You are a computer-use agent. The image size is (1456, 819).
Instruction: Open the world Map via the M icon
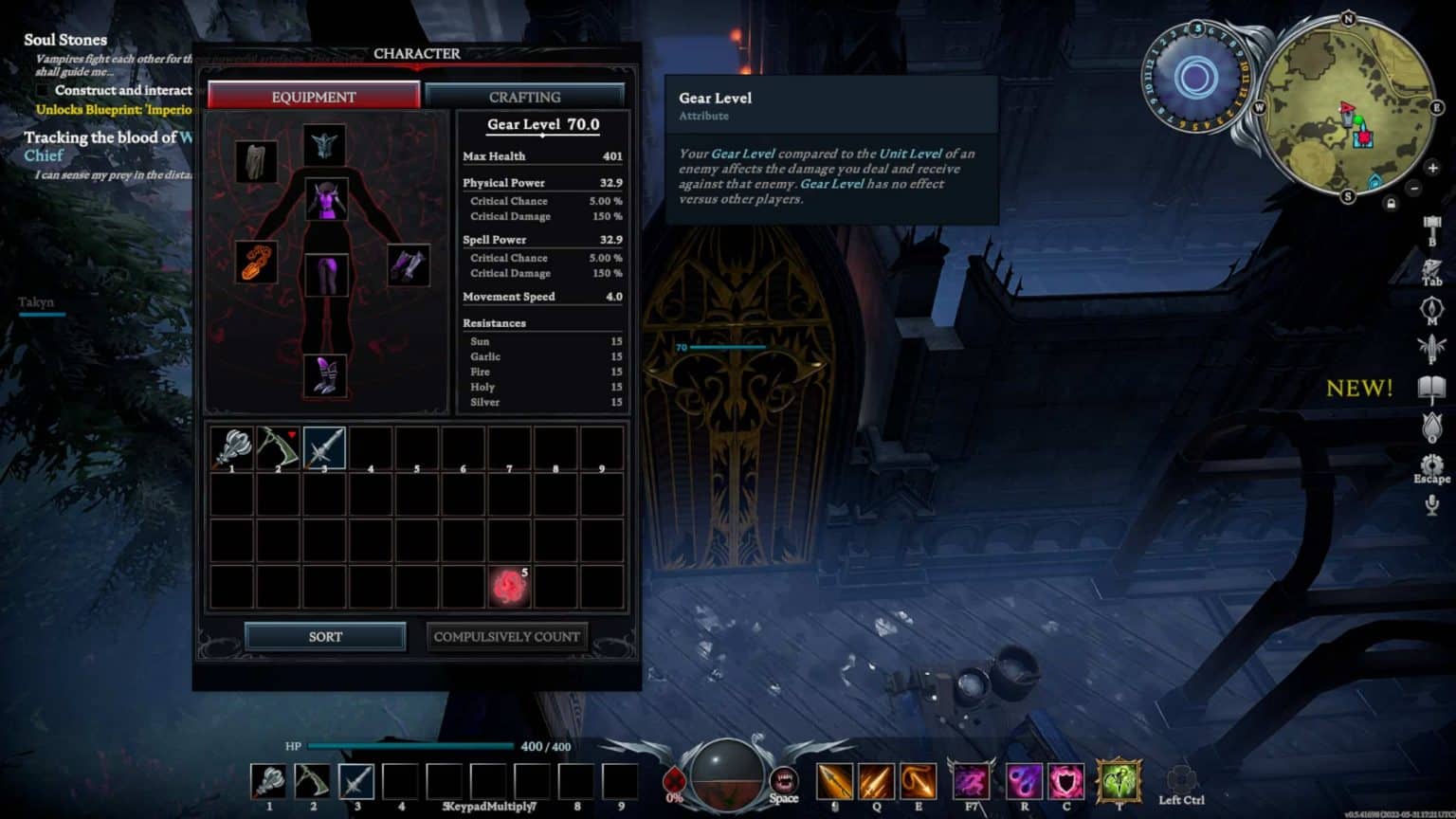tap(1431, 307)
